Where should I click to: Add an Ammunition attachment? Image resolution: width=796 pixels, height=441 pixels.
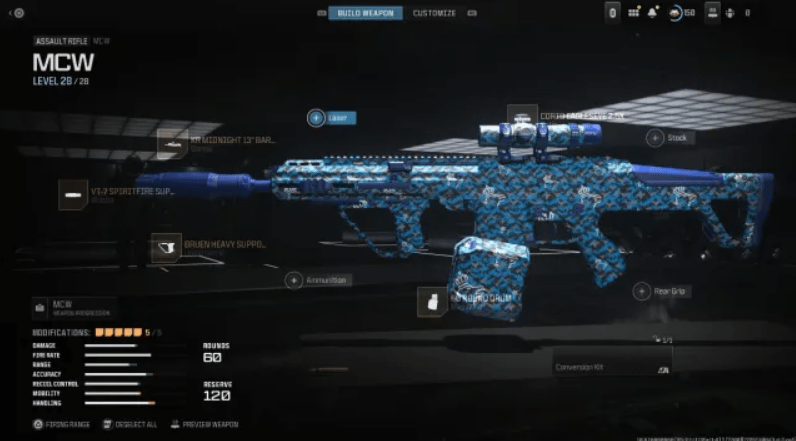tap(294, 281)
